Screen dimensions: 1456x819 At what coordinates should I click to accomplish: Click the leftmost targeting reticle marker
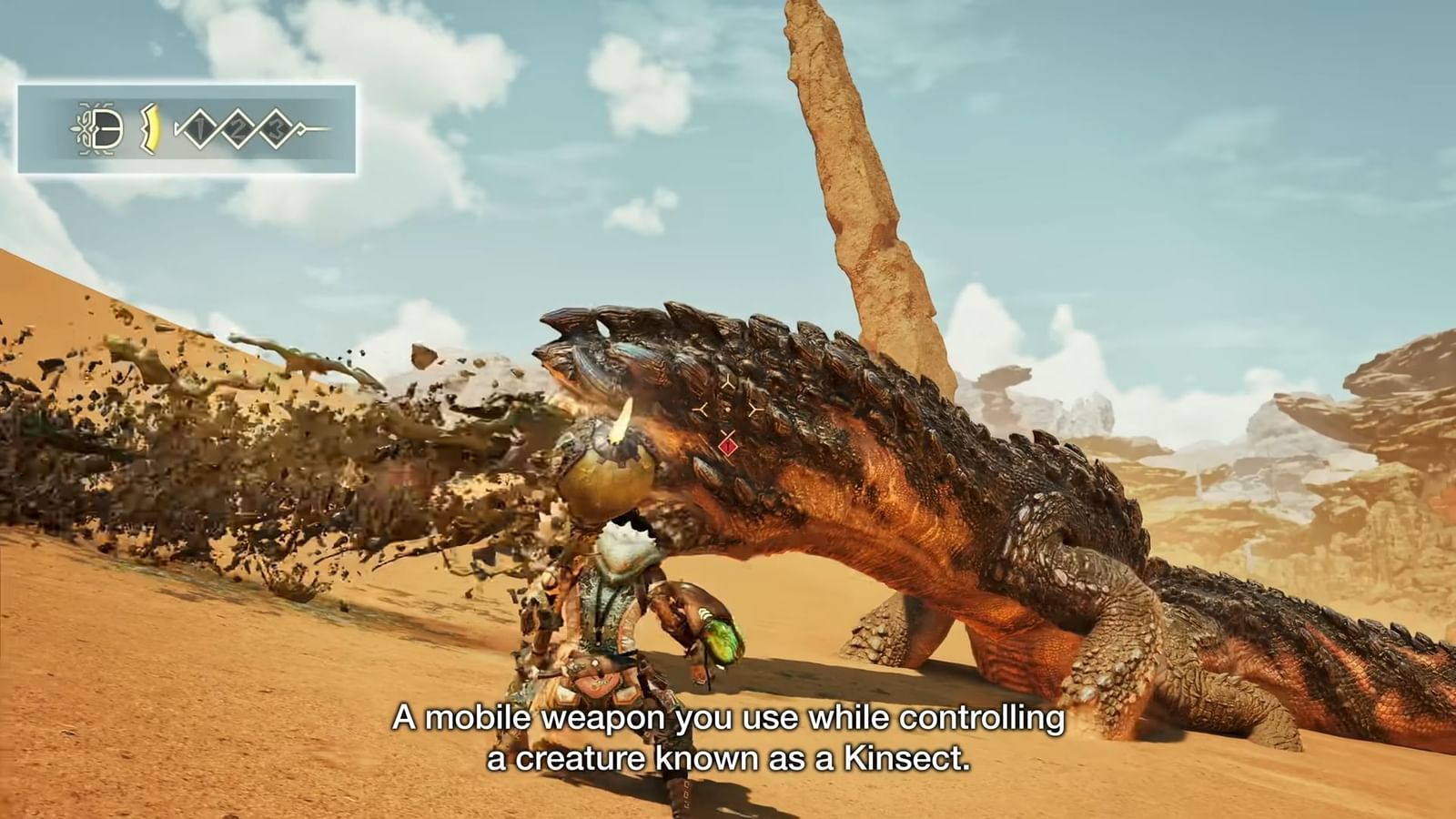point(701,409)
